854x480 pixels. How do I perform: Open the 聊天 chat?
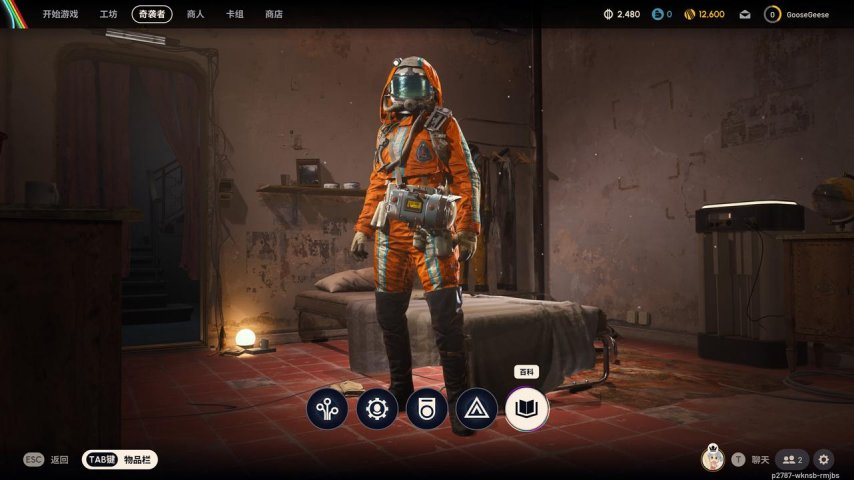[751, 459]
